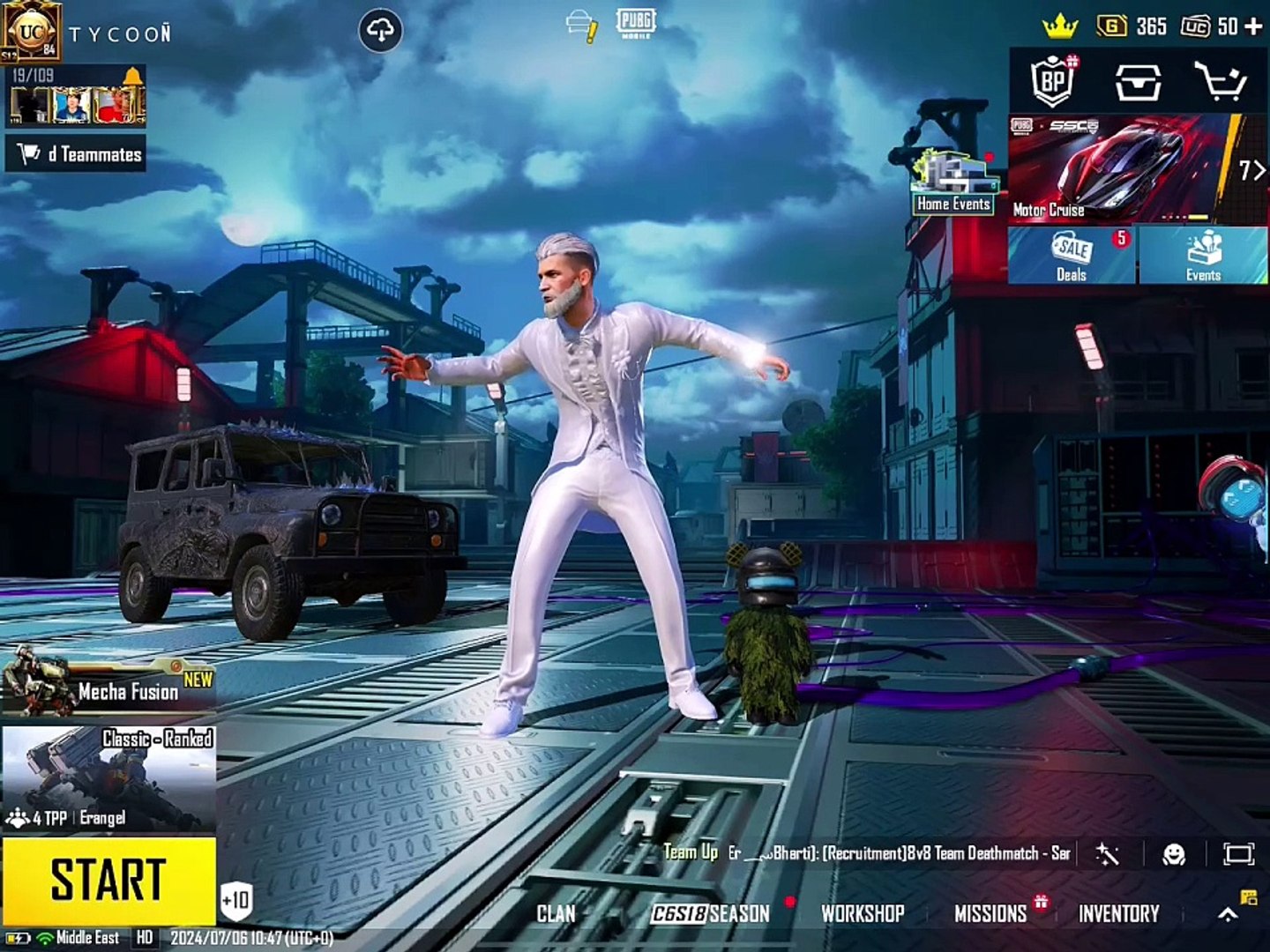Open the cloud download icon
Viewport: 1270px width, 952px height.
380,32
